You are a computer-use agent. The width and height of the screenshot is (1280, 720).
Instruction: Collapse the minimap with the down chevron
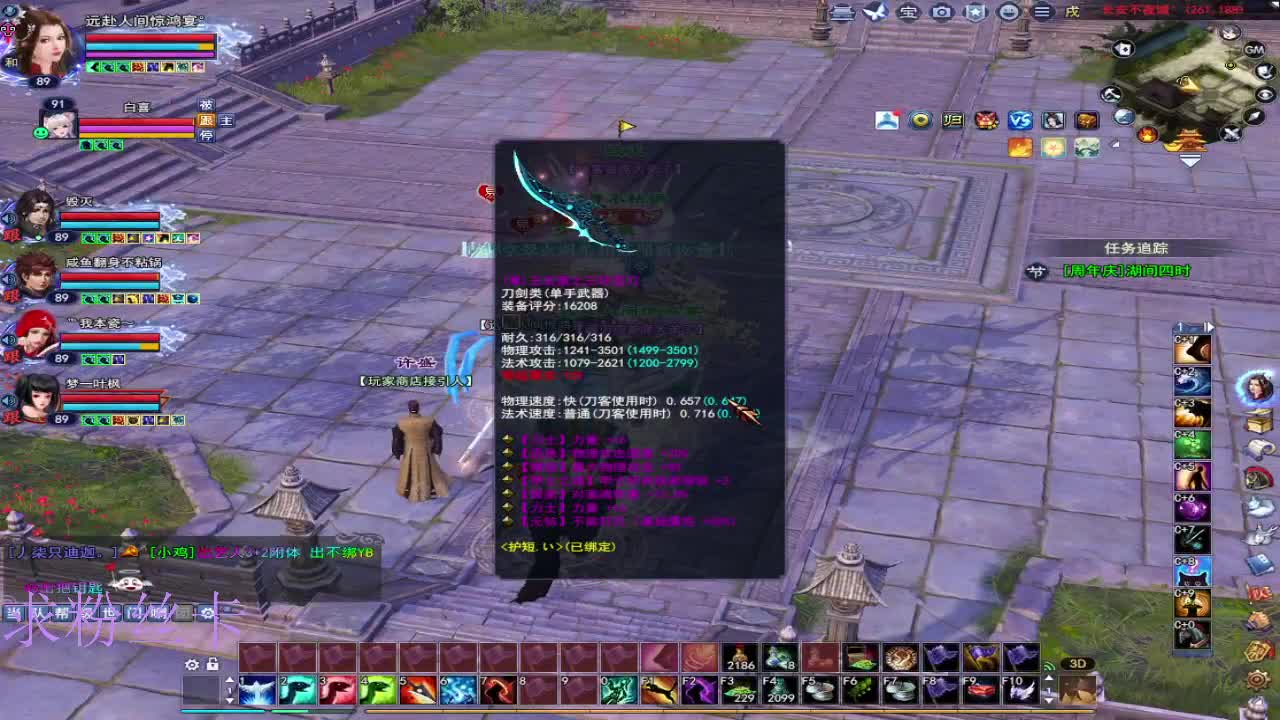click(x=1190, y=160)
